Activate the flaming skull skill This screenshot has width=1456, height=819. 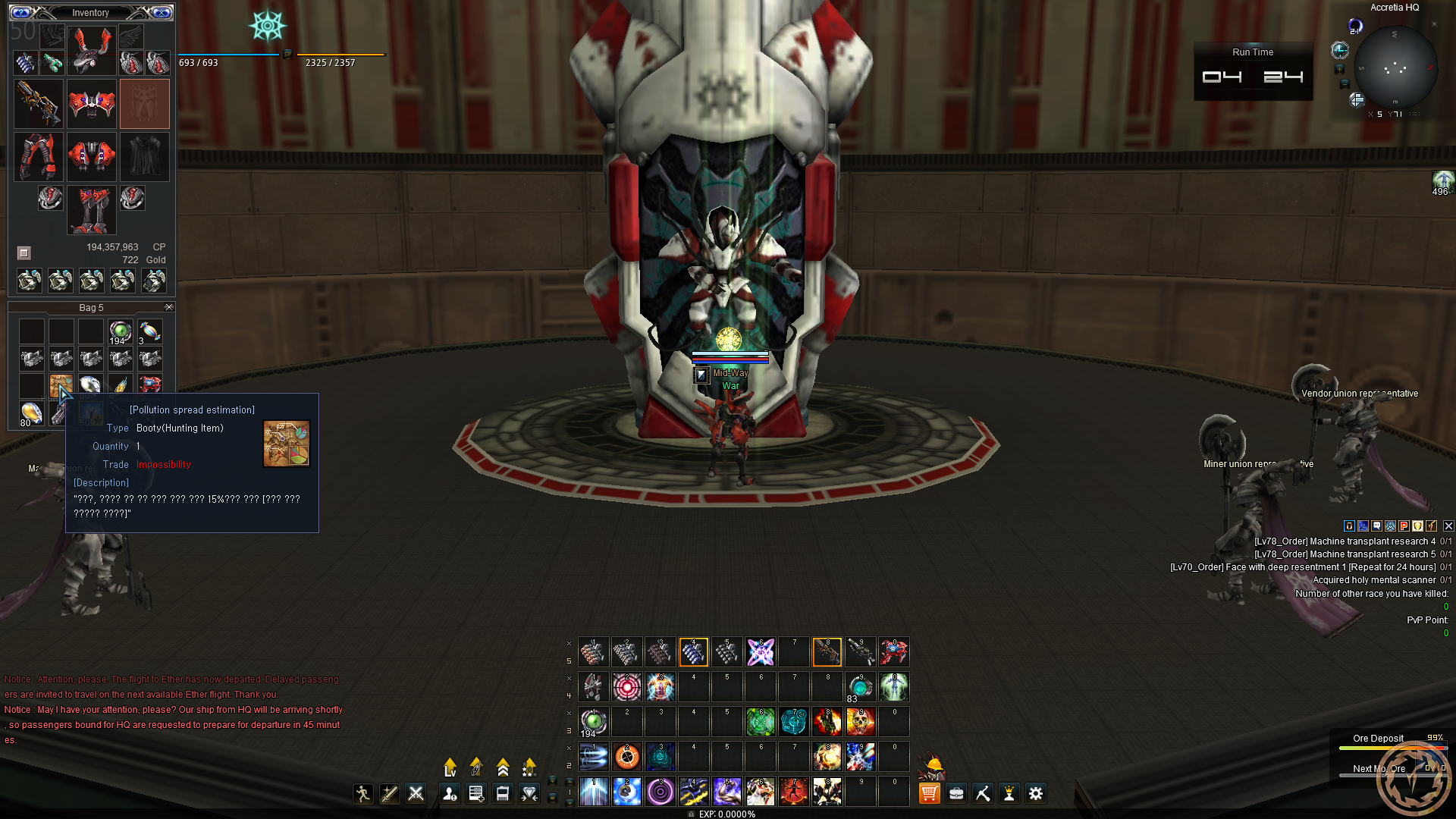[x=860, y=722]
